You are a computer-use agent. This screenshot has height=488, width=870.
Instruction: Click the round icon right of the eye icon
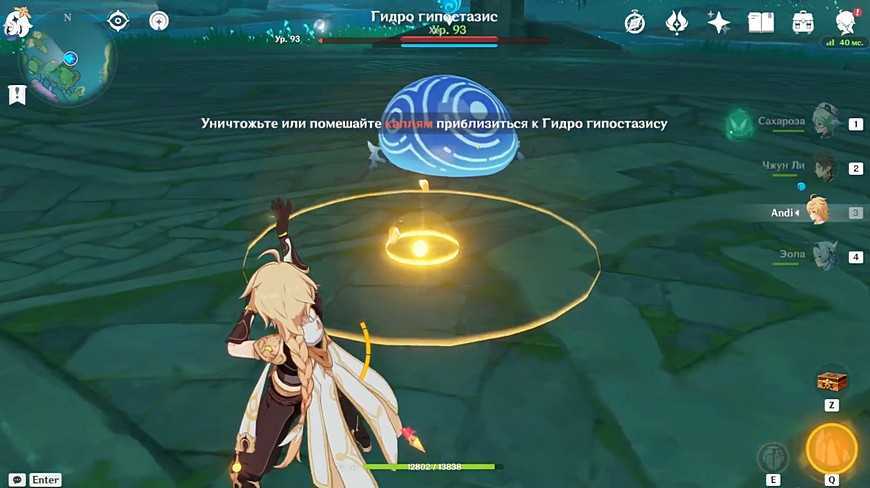(159, 21)
